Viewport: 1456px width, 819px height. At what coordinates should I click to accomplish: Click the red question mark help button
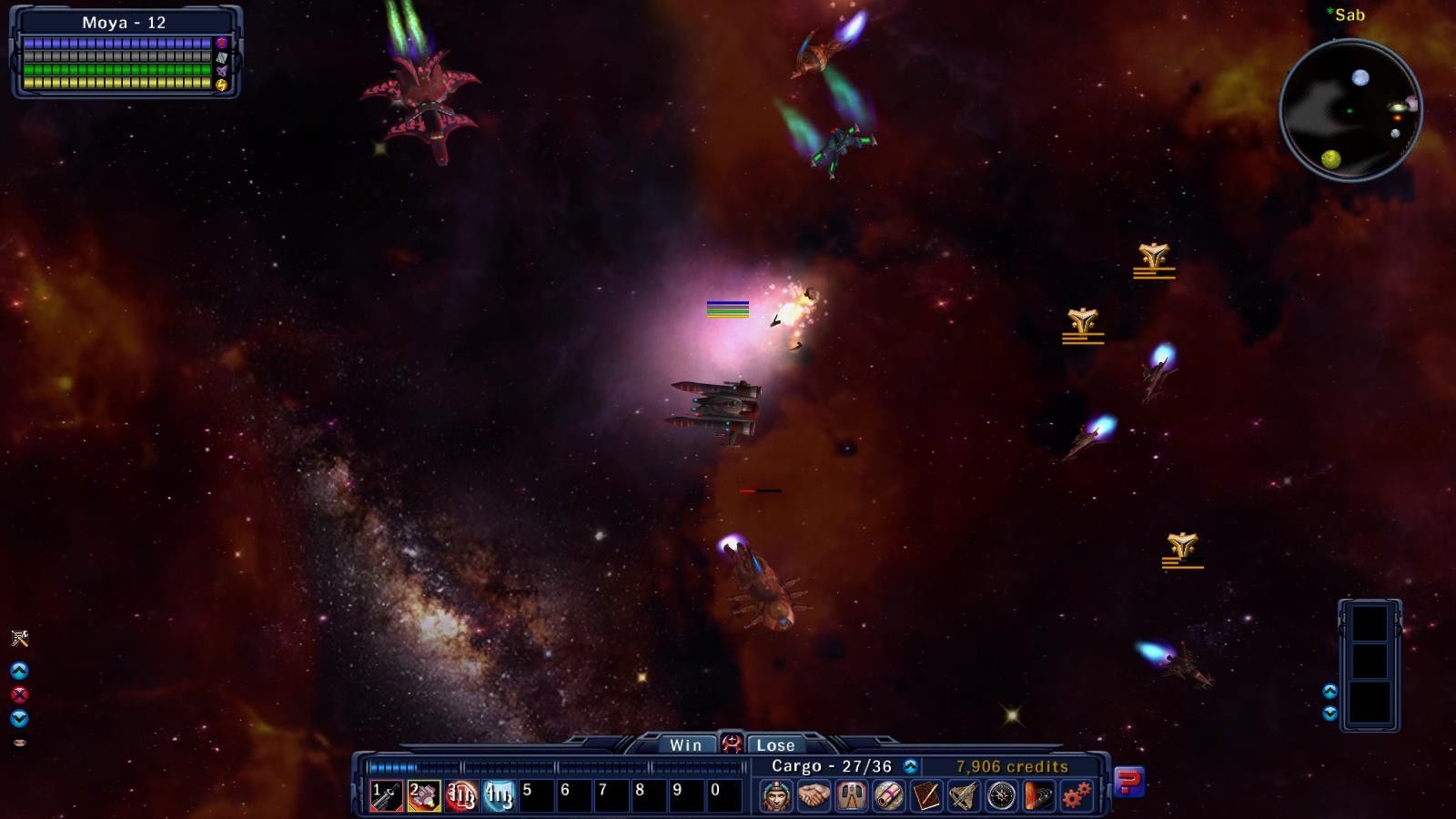point(1129,782)
